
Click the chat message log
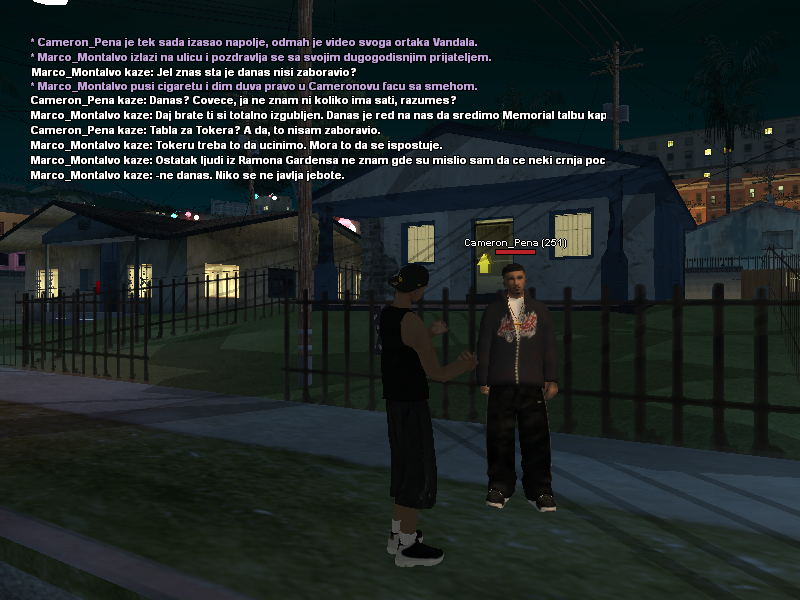(x=318, y=109)
